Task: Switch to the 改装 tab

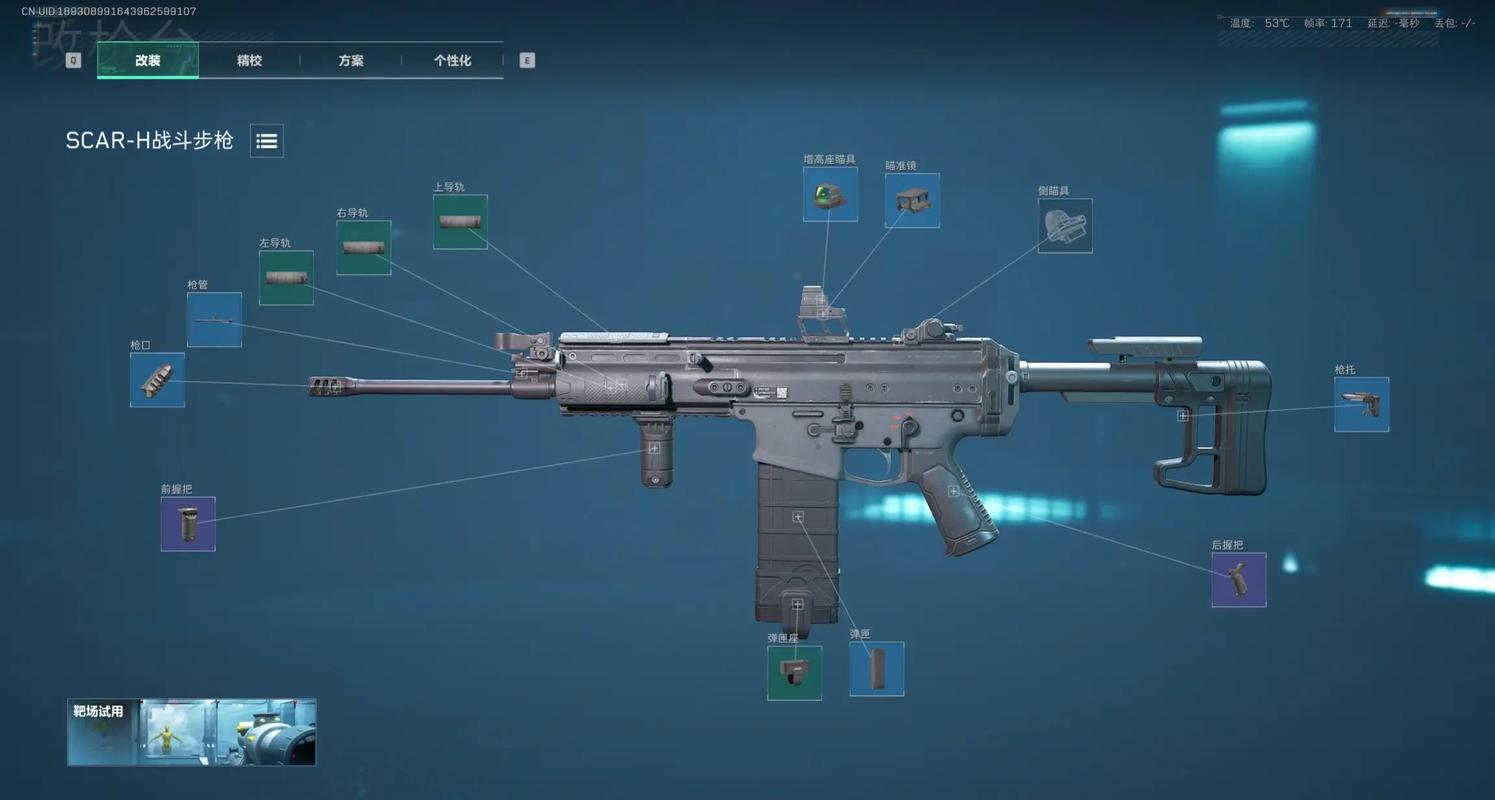Action: (x=148, y=60)
